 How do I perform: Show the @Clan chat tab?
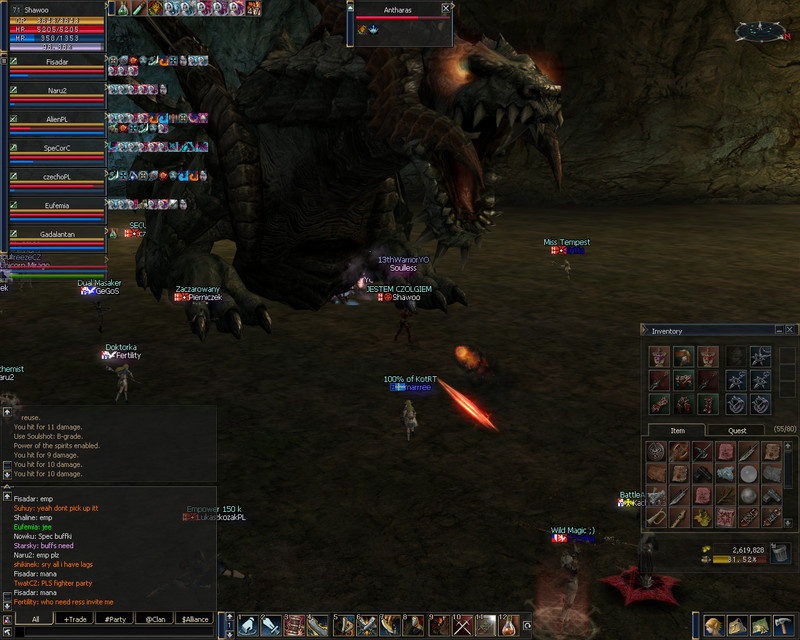point(155,619)
